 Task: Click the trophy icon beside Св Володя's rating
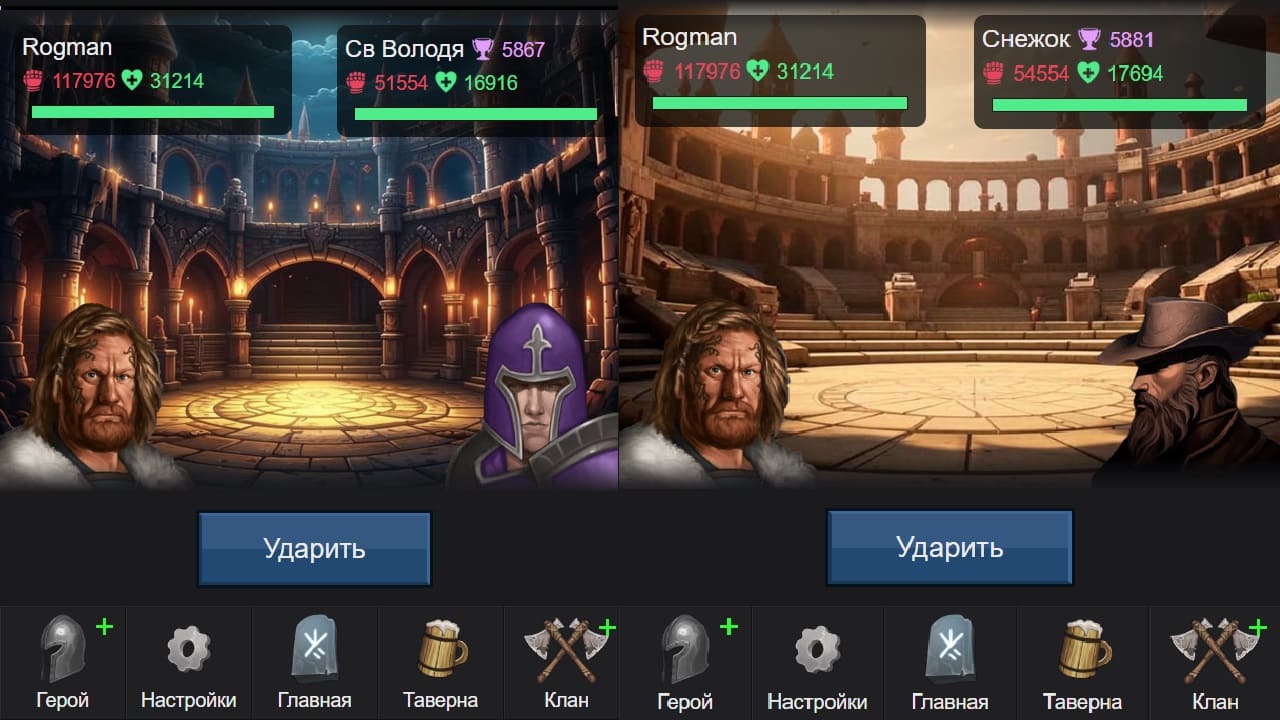pyautogui.click(x=485, y=48)
